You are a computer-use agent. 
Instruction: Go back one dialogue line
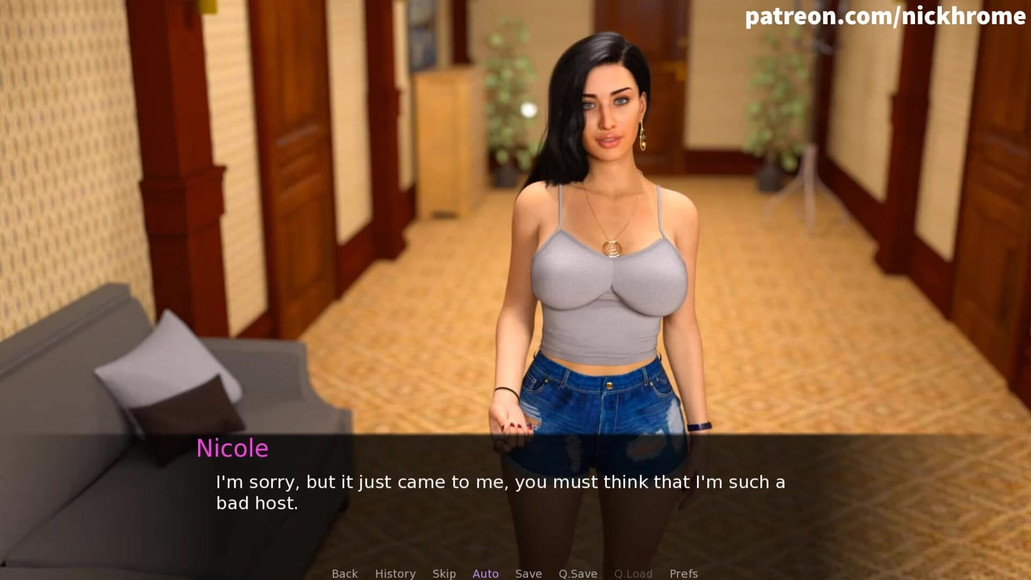(x=345, y=573)
